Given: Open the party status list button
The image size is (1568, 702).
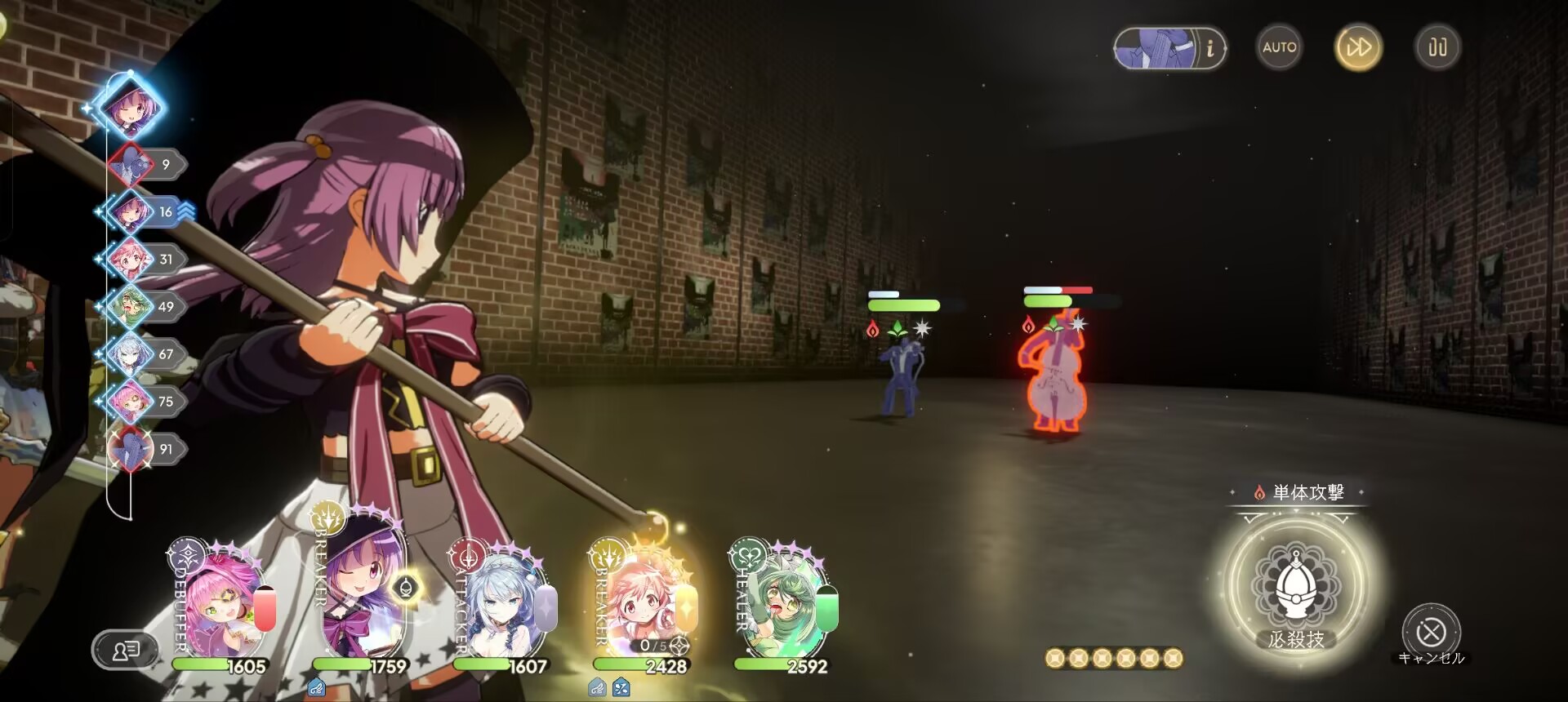Looking at the screenshot, I should [x=125, y=651].
